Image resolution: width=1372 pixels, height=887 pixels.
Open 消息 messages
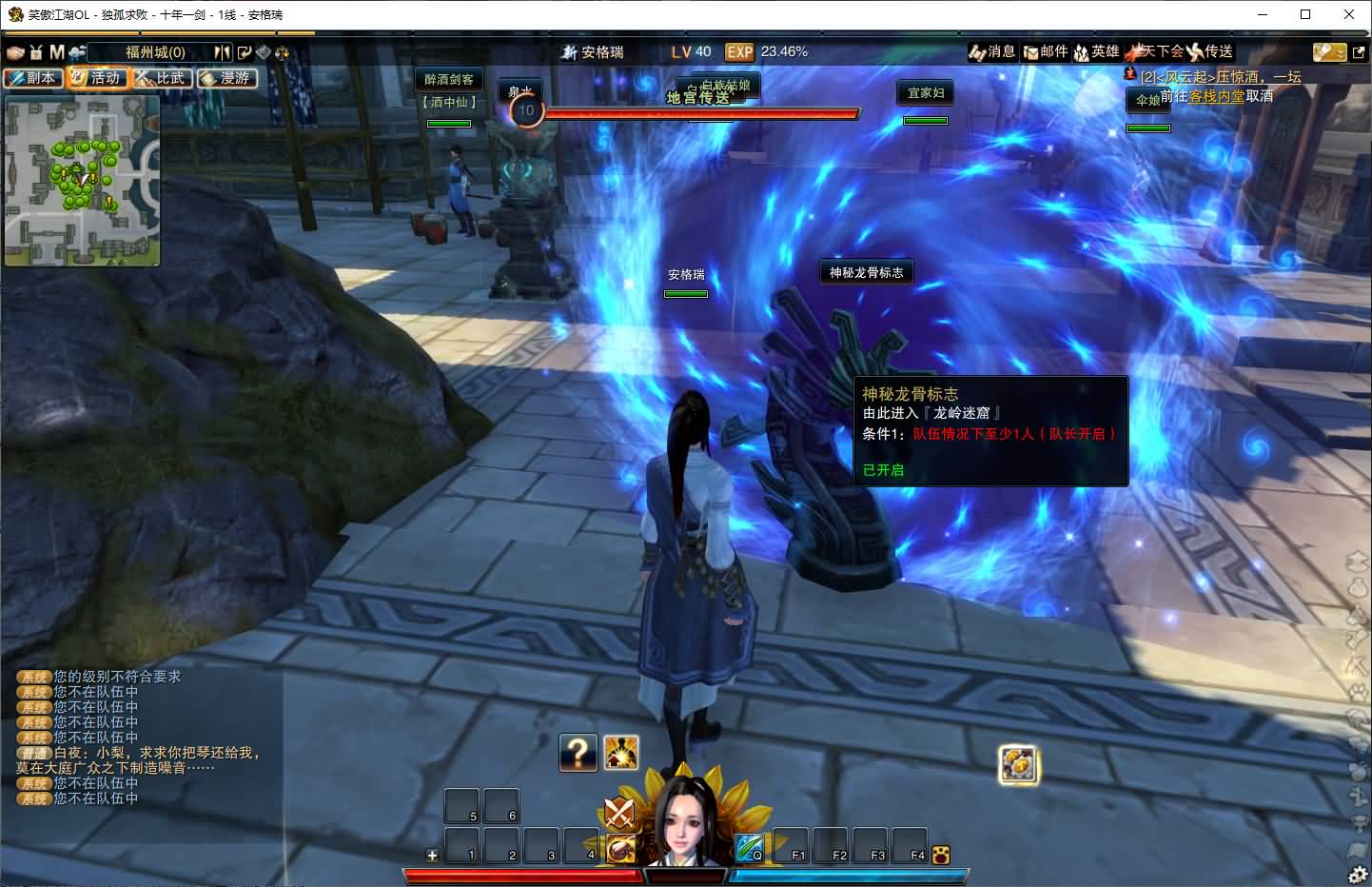point(992,52)
